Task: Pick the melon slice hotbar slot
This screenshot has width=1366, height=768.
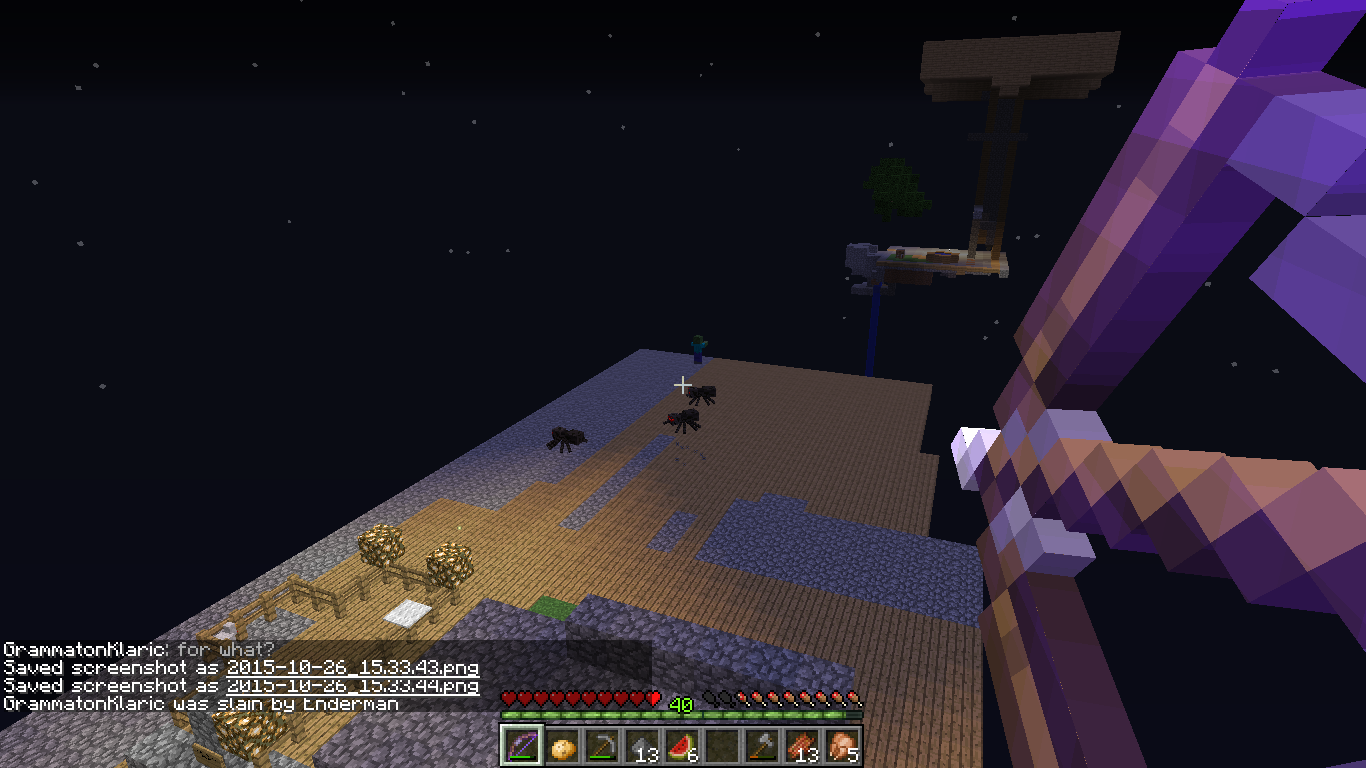Action: click(x=682, y=746)
